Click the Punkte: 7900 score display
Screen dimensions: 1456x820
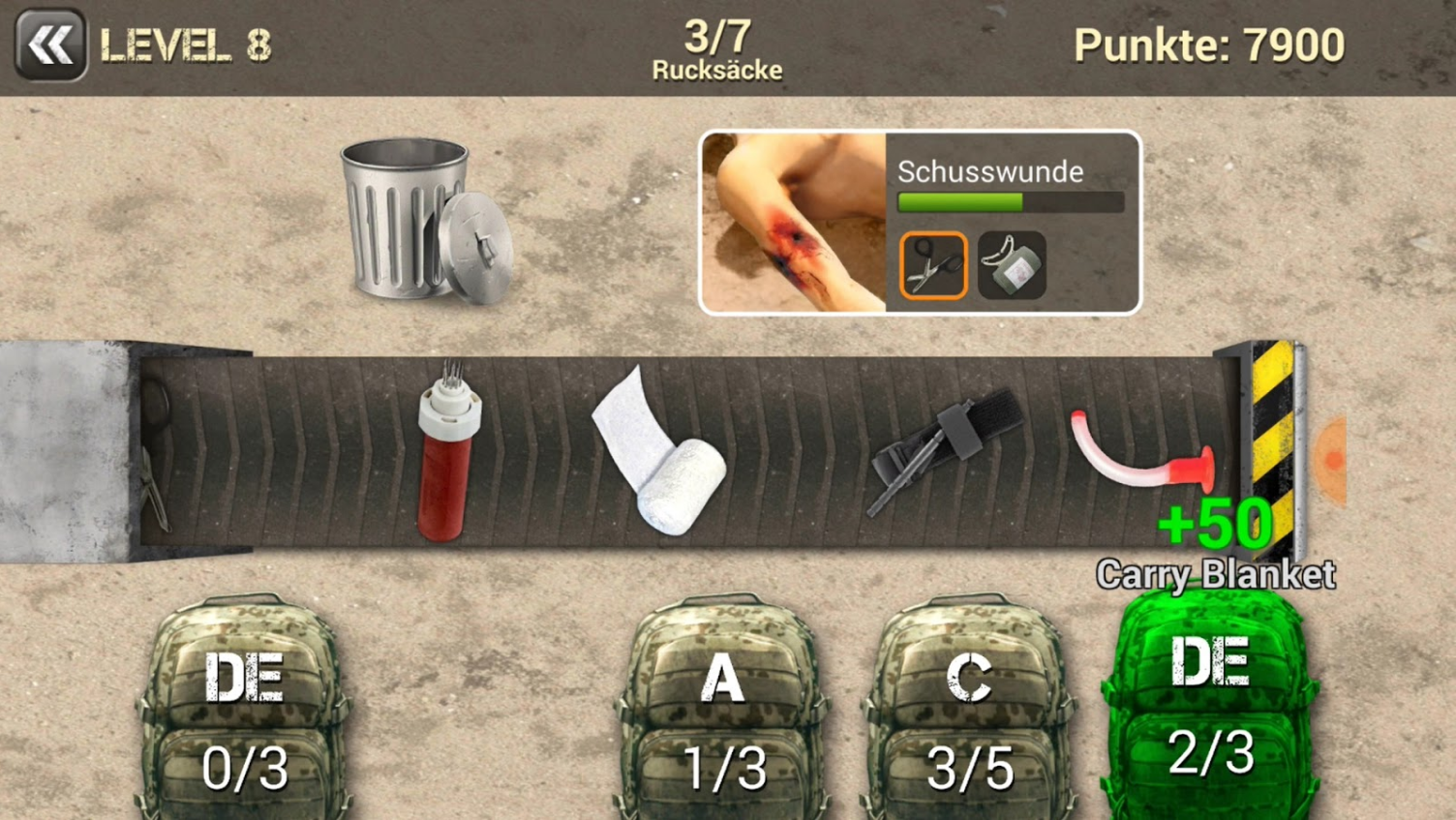click(x=1208, y=44)
